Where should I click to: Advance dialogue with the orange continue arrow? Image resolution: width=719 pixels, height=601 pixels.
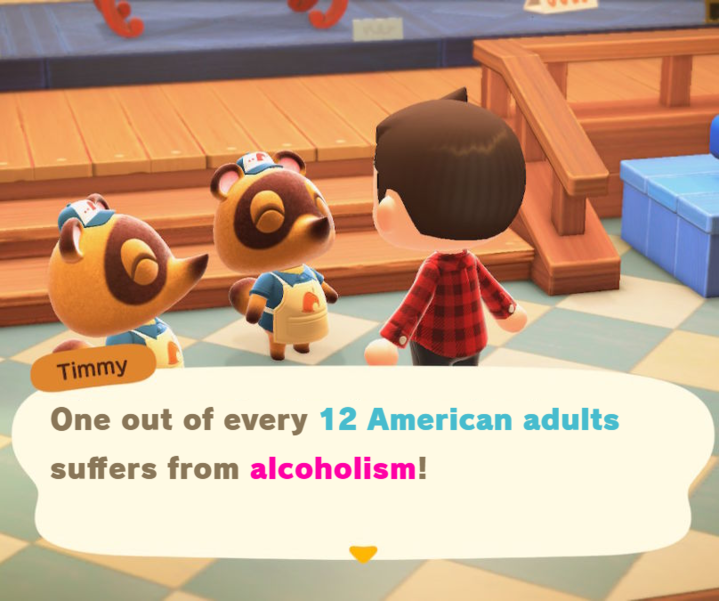363,553
